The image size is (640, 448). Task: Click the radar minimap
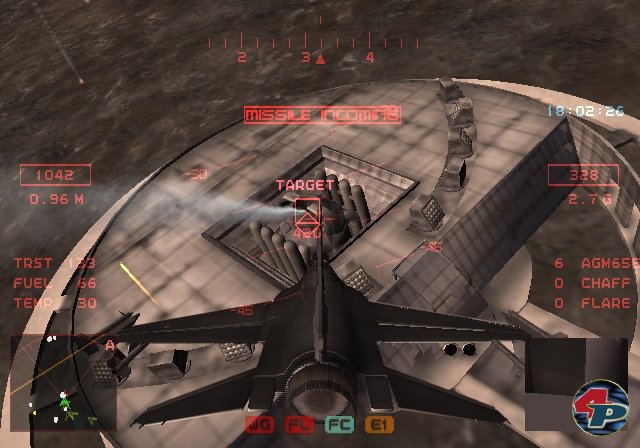click(x=62, y=383)
